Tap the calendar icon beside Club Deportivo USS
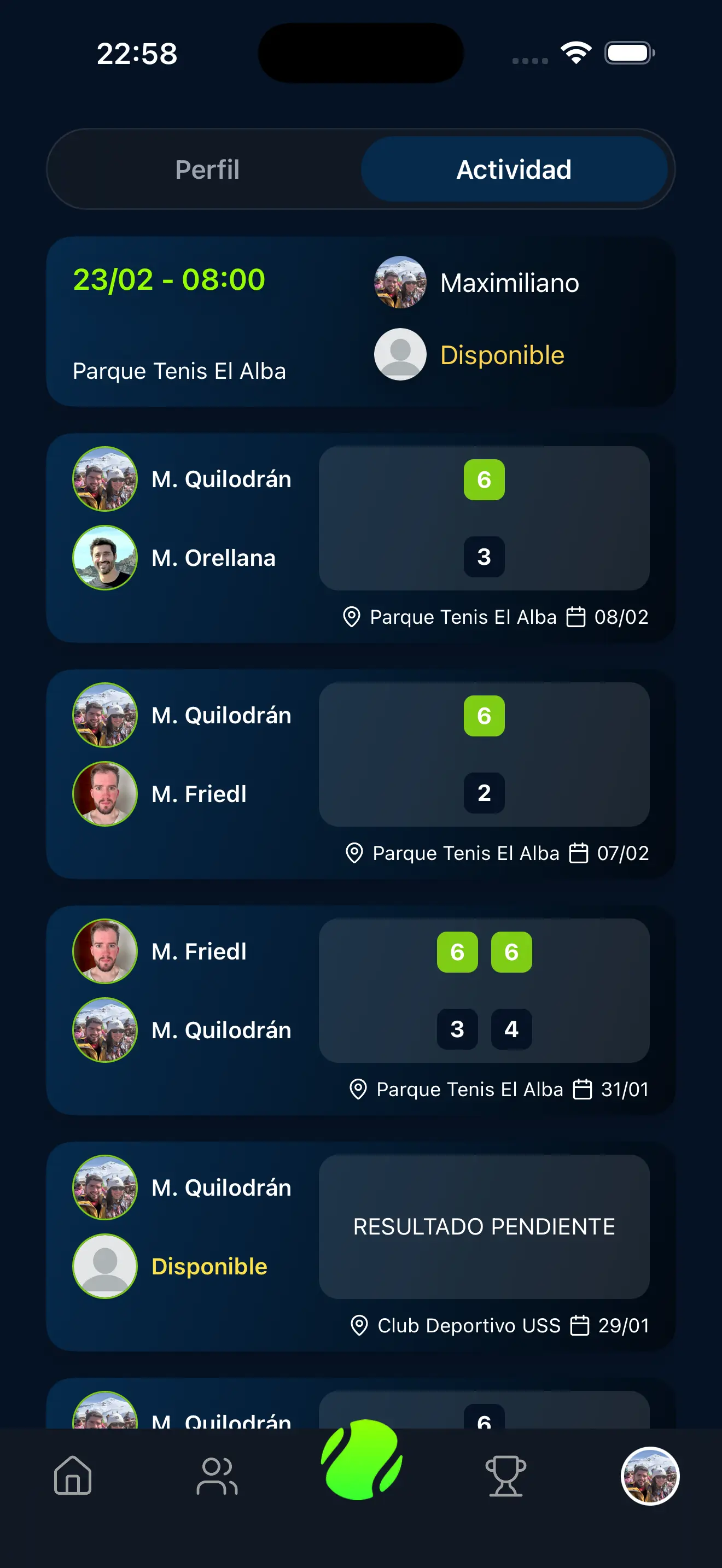The width and height of the screenshot is (722, 1568). coord(579,1326)
